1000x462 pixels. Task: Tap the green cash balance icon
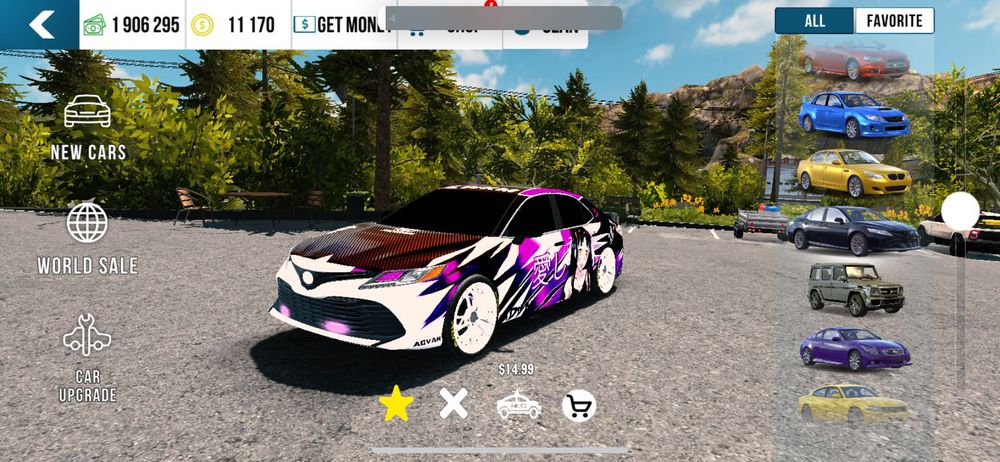coord(95,25)
